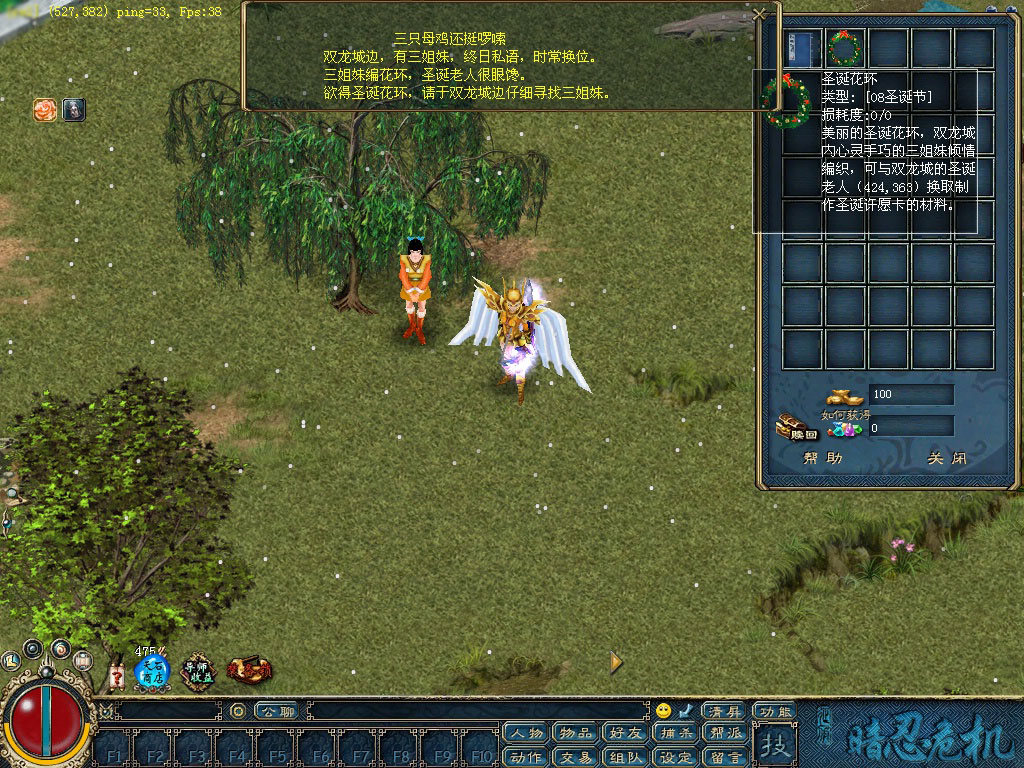Viewport: 1024px width, 768px height.
Task: Open the 留言 message board
Action: [725, 757]
